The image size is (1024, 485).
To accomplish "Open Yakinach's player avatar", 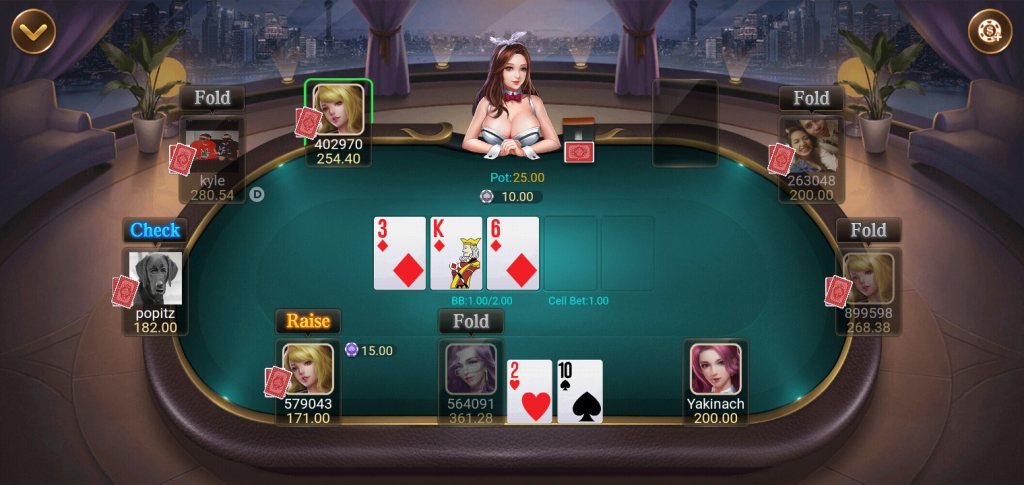I will tap(715, 370).
